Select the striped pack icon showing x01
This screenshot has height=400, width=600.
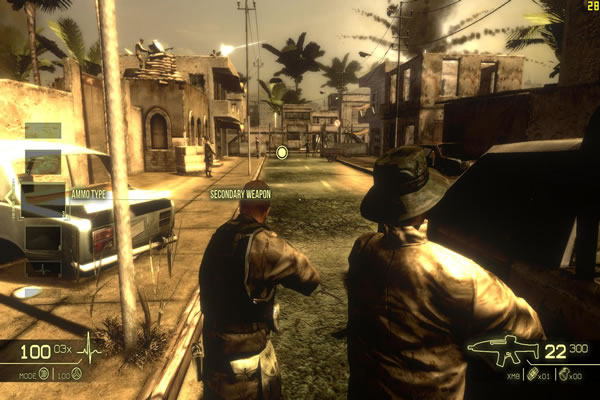click(532, 374)
